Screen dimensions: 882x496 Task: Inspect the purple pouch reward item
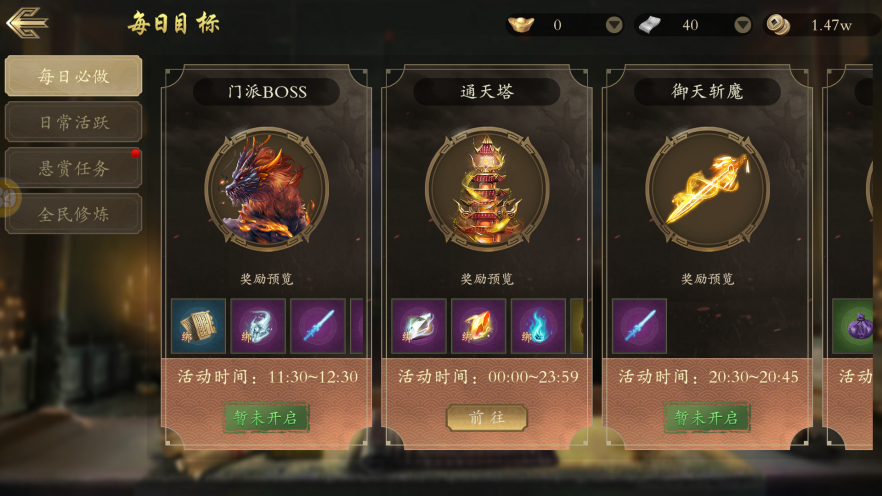pyautogui.click(x=858, y=326)
